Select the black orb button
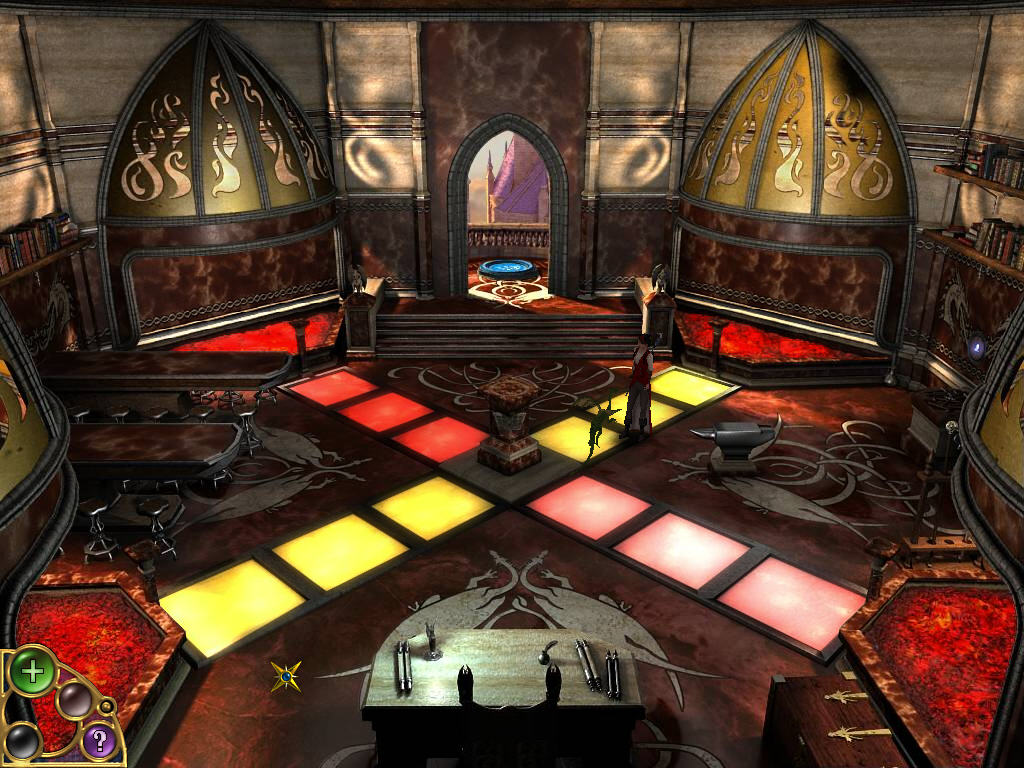 coord(22,741)
